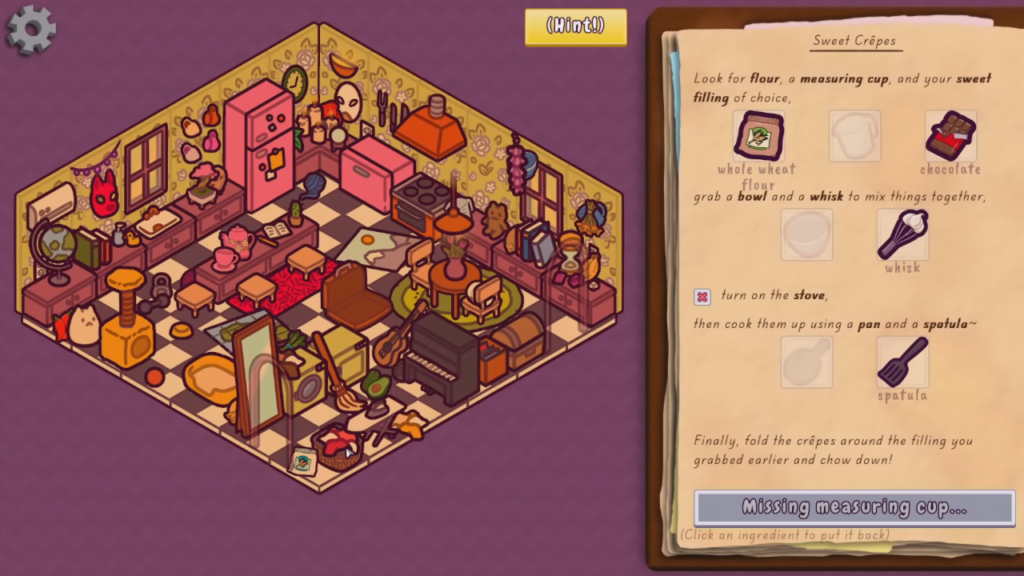The image size is (1024, 576).
Task: Select the spatula recipe slot
Action: (902, 362)
